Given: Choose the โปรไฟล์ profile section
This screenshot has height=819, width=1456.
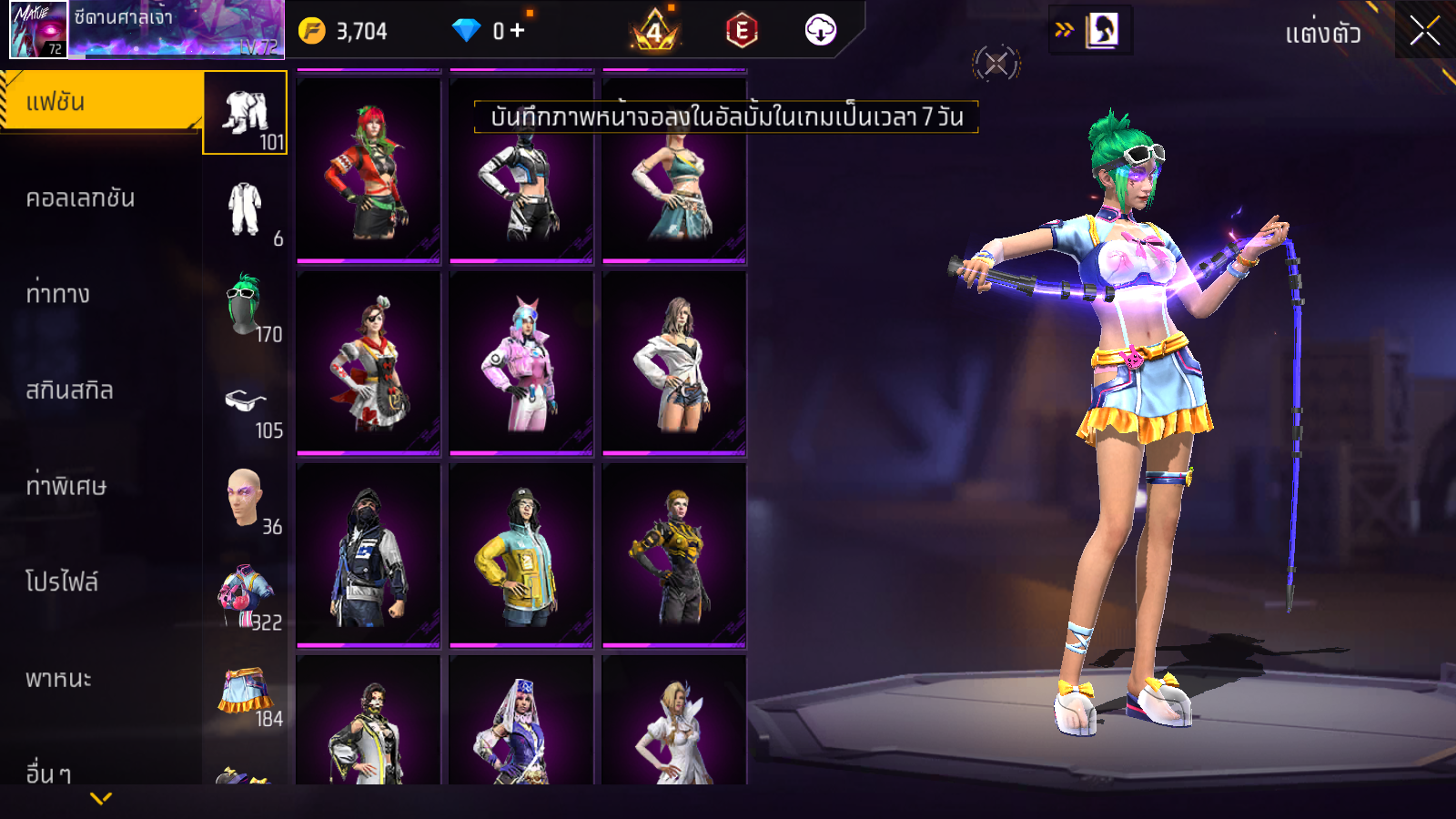Looking at the screenshot, I should click(62, 582).
